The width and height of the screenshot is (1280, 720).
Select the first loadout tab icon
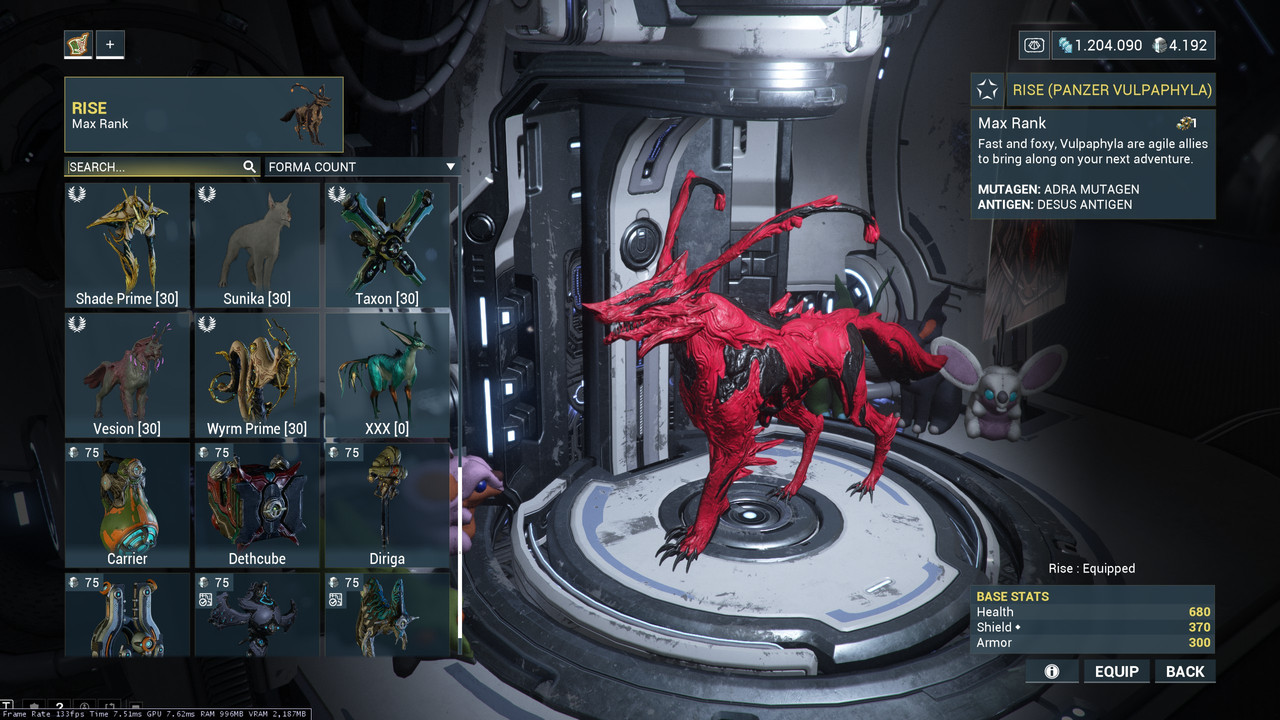pyautogui.click(x=78, y=44)
